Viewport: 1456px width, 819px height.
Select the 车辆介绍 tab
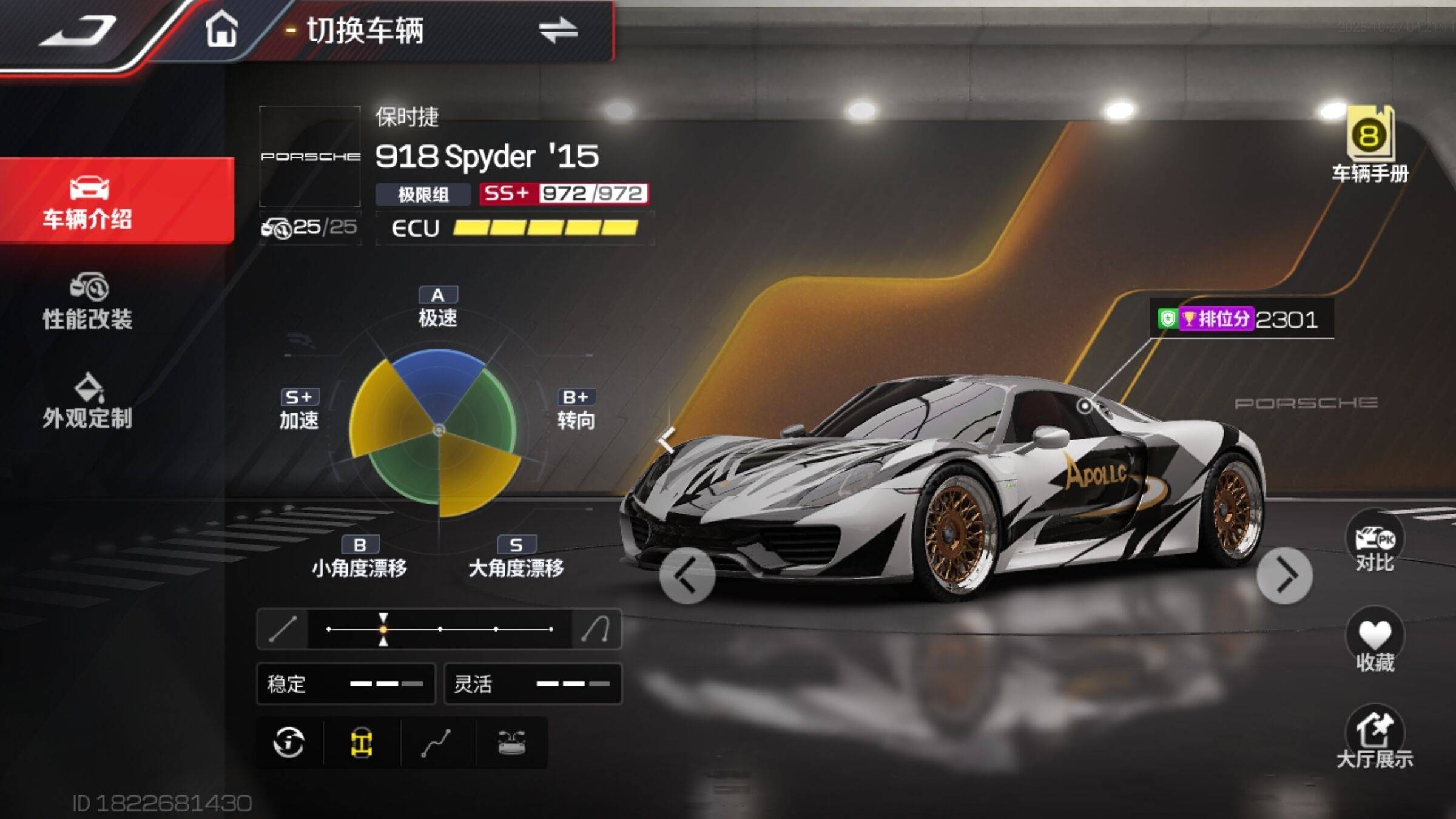88,201
